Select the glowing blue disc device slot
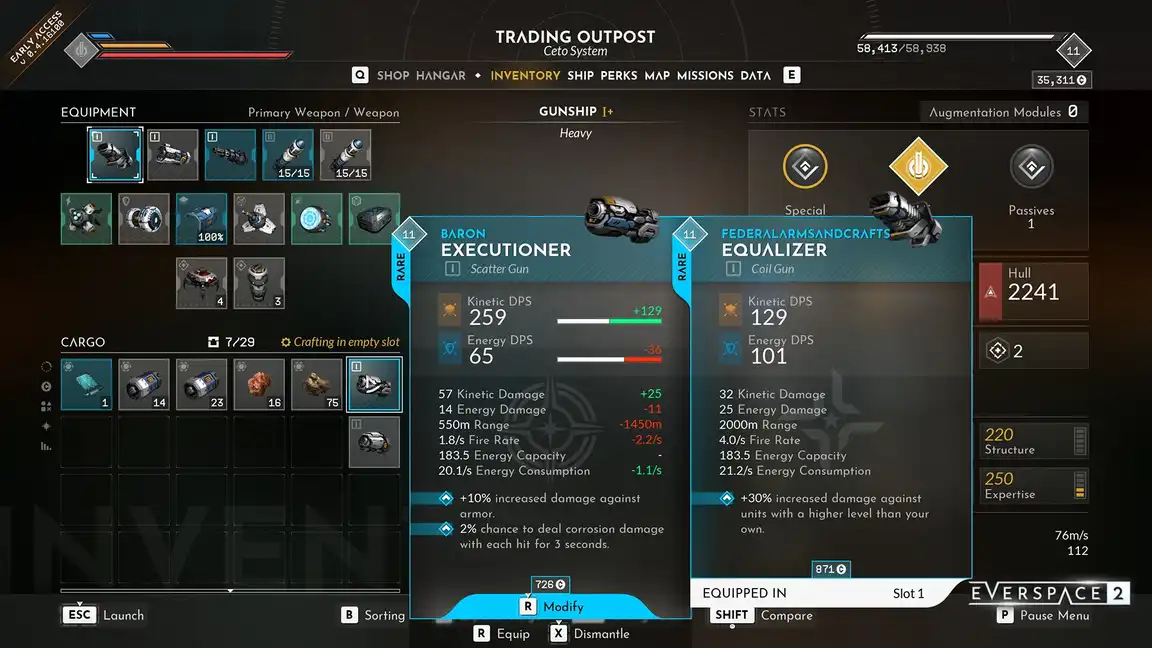 (x=317, y=219)
